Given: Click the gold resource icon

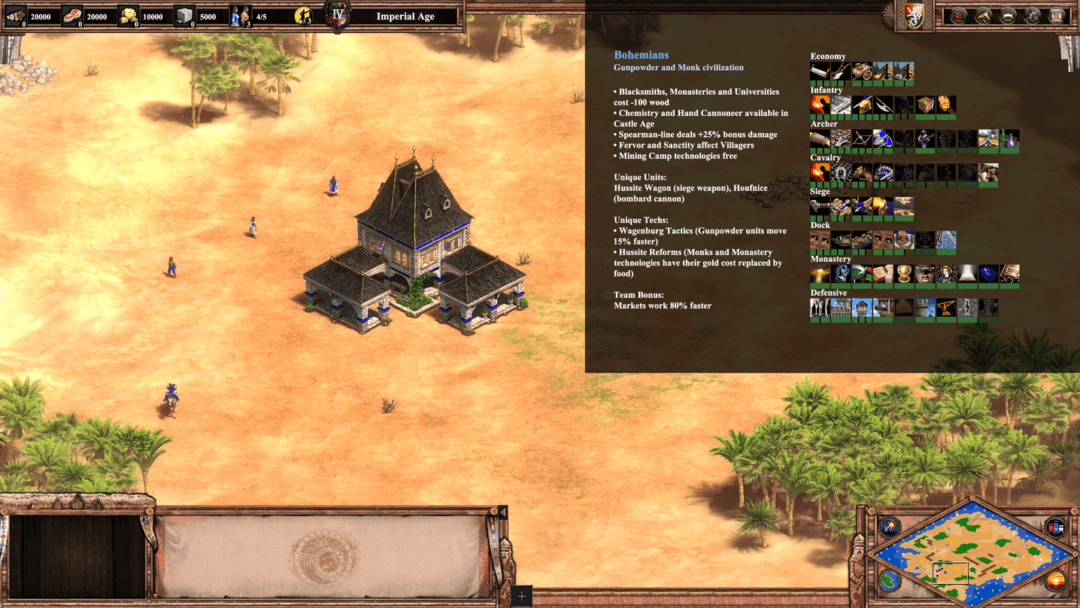Looking at the screenshot, I should 130,15.
